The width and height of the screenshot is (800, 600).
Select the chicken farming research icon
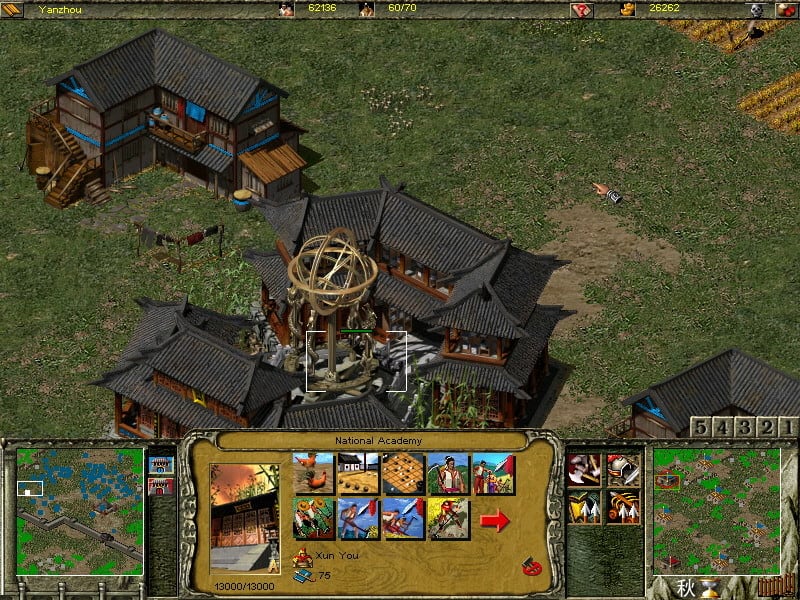[313, 474]
